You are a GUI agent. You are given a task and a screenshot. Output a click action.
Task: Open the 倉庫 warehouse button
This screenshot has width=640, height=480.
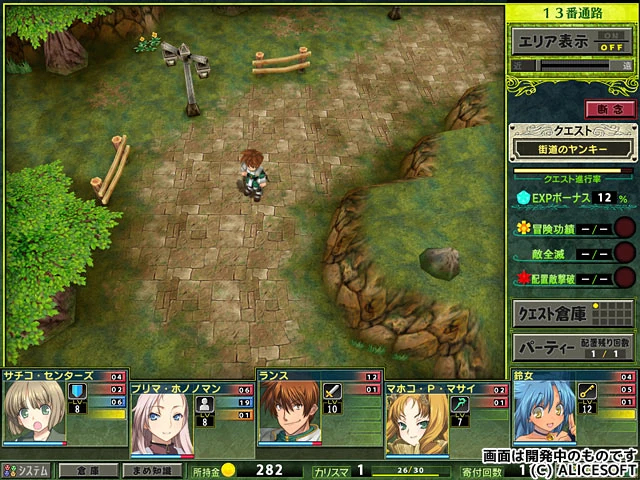pyautogui.click(x=87, y=470)
